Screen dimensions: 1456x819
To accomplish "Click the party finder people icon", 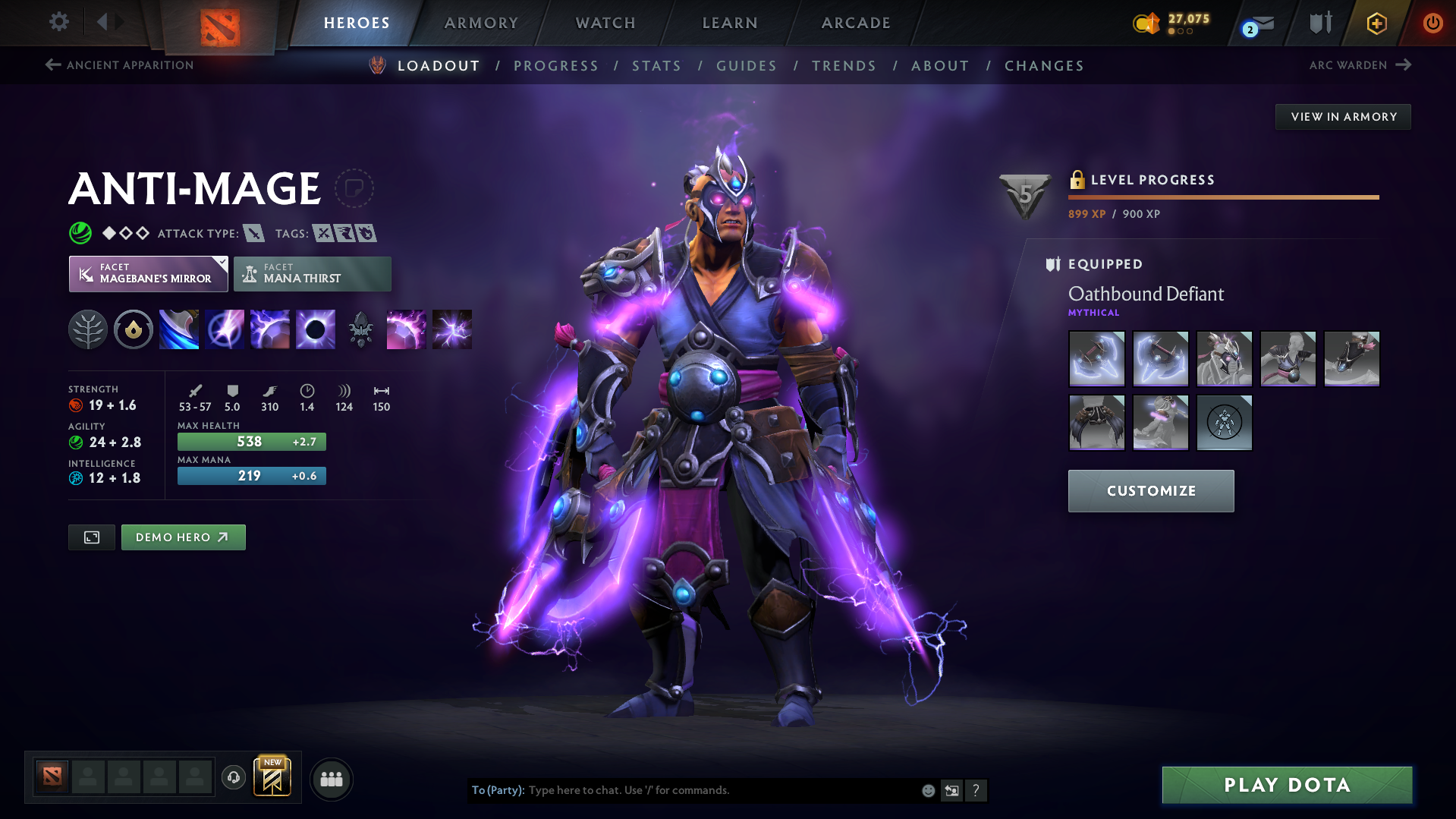I will pos(331,779).
